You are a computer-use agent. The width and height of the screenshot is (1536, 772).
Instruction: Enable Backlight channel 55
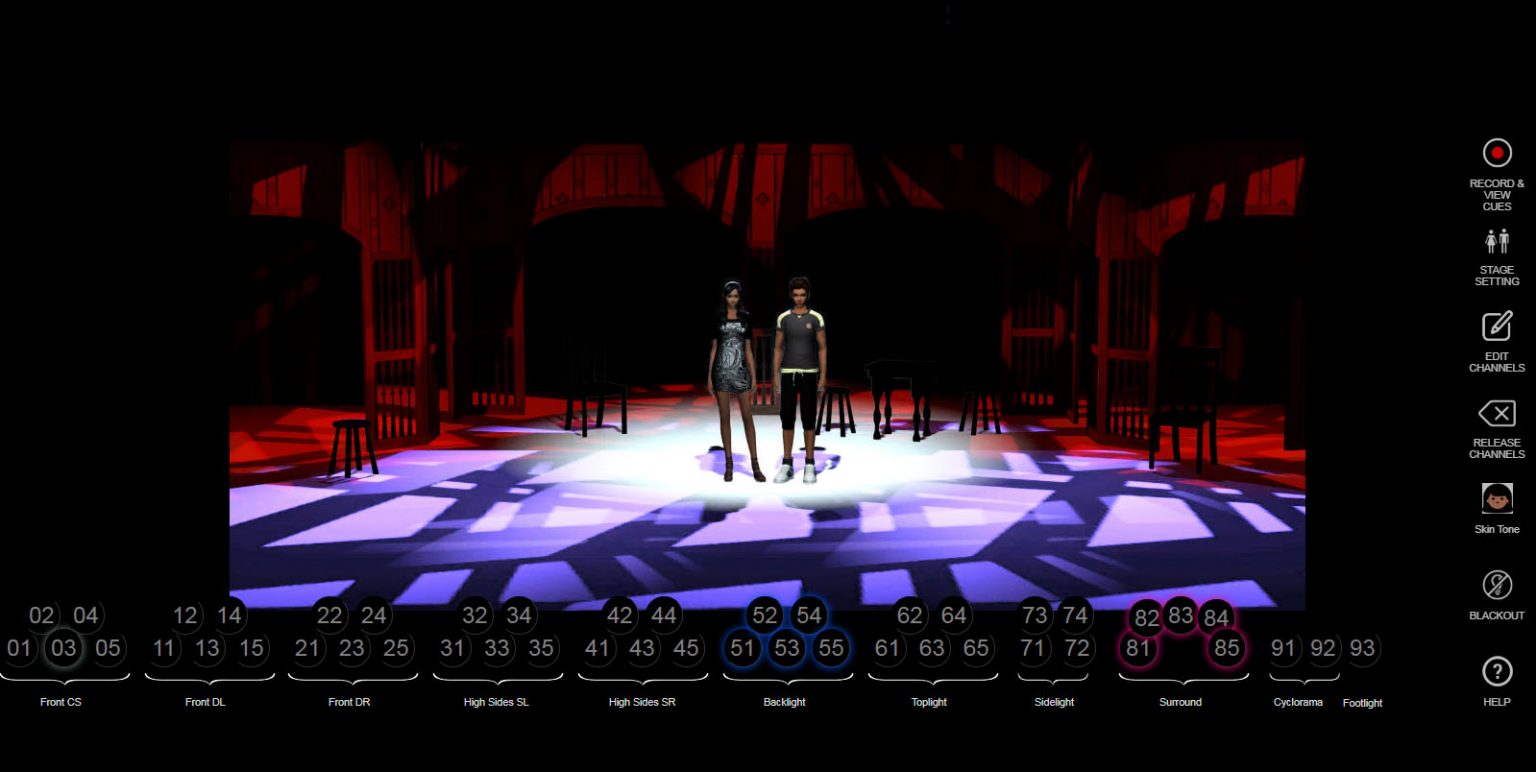pyautogui.click(x=831, y=648)
